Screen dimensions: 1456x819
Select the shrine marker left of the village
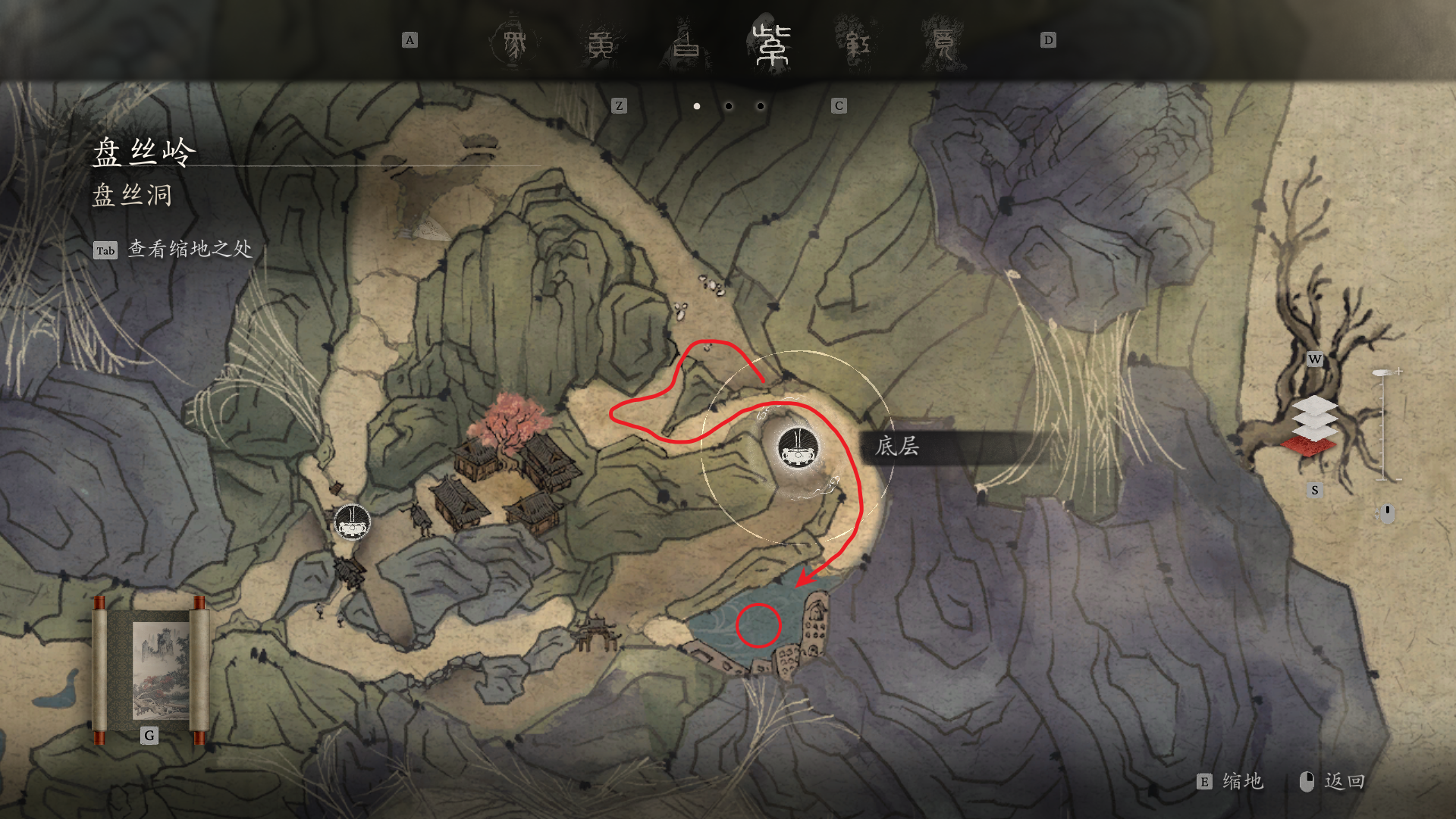pyautogui.click(x=353, y=522)
